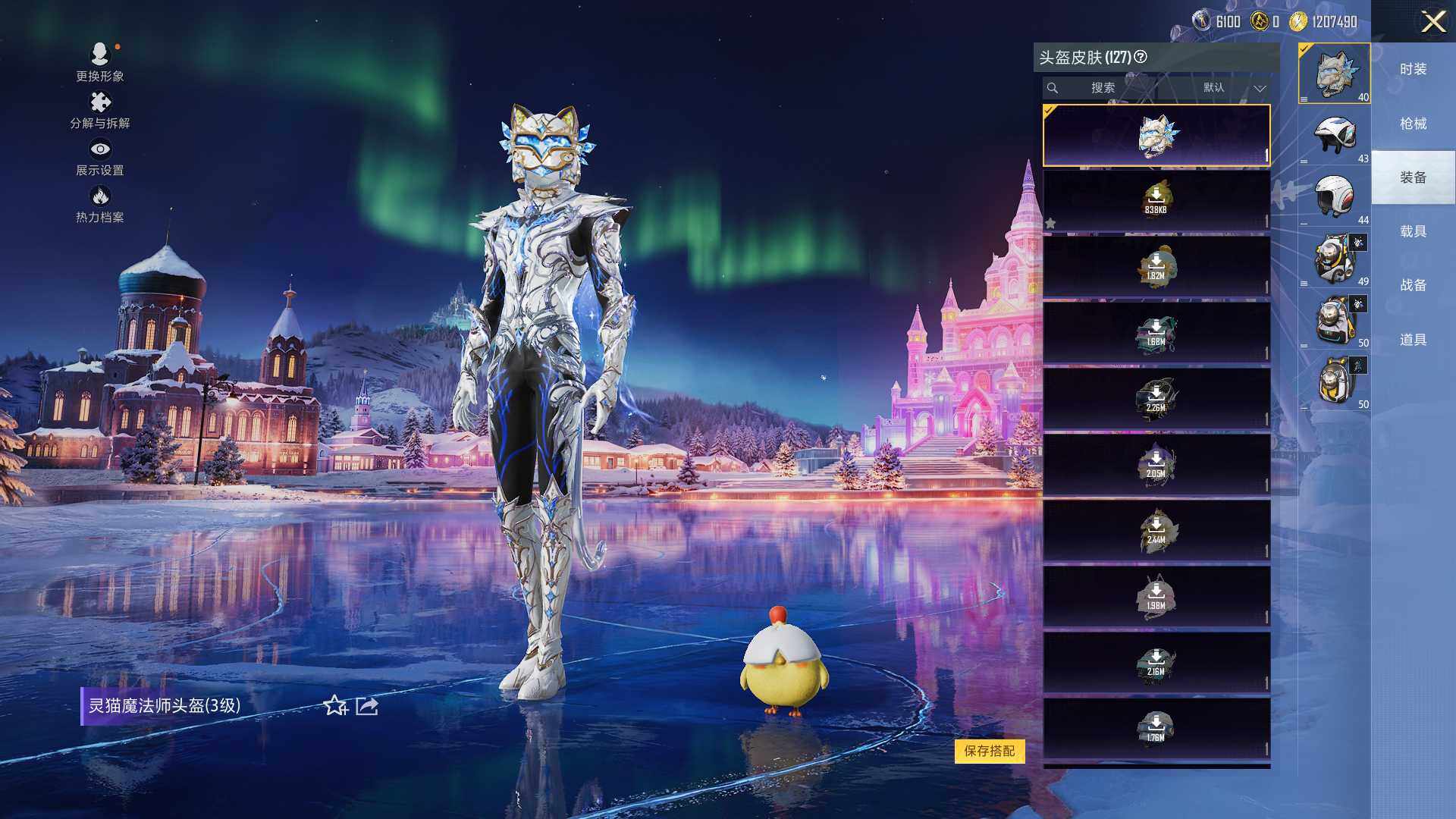Open the help icon beside 头盔皮肤
The width and height of the screenshot is (1456, 819).
pyautogui.click(x=1141, y=57)
